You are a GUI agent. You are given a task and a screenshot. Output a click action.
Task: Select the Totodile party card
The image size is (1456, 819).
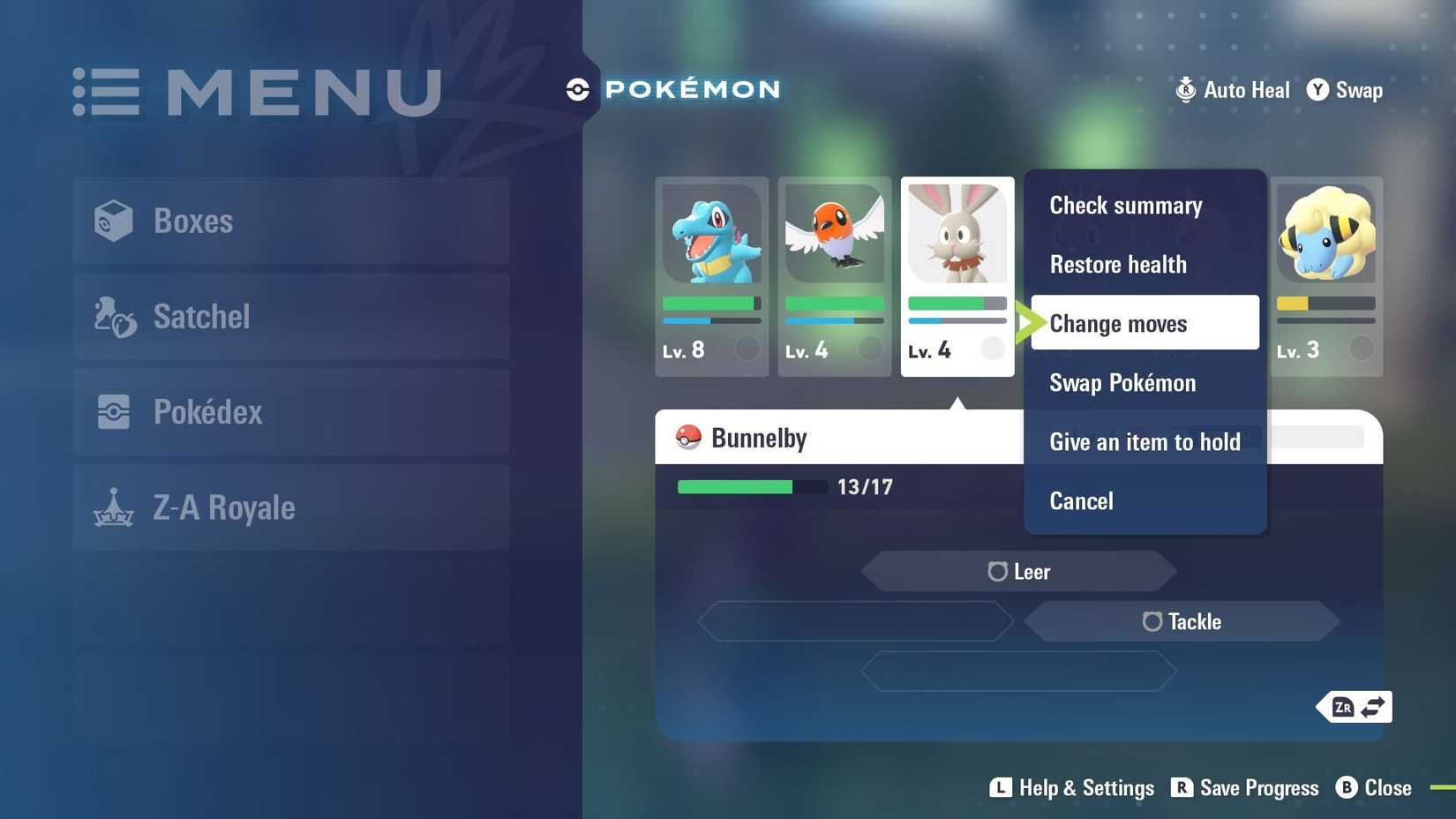711,274
